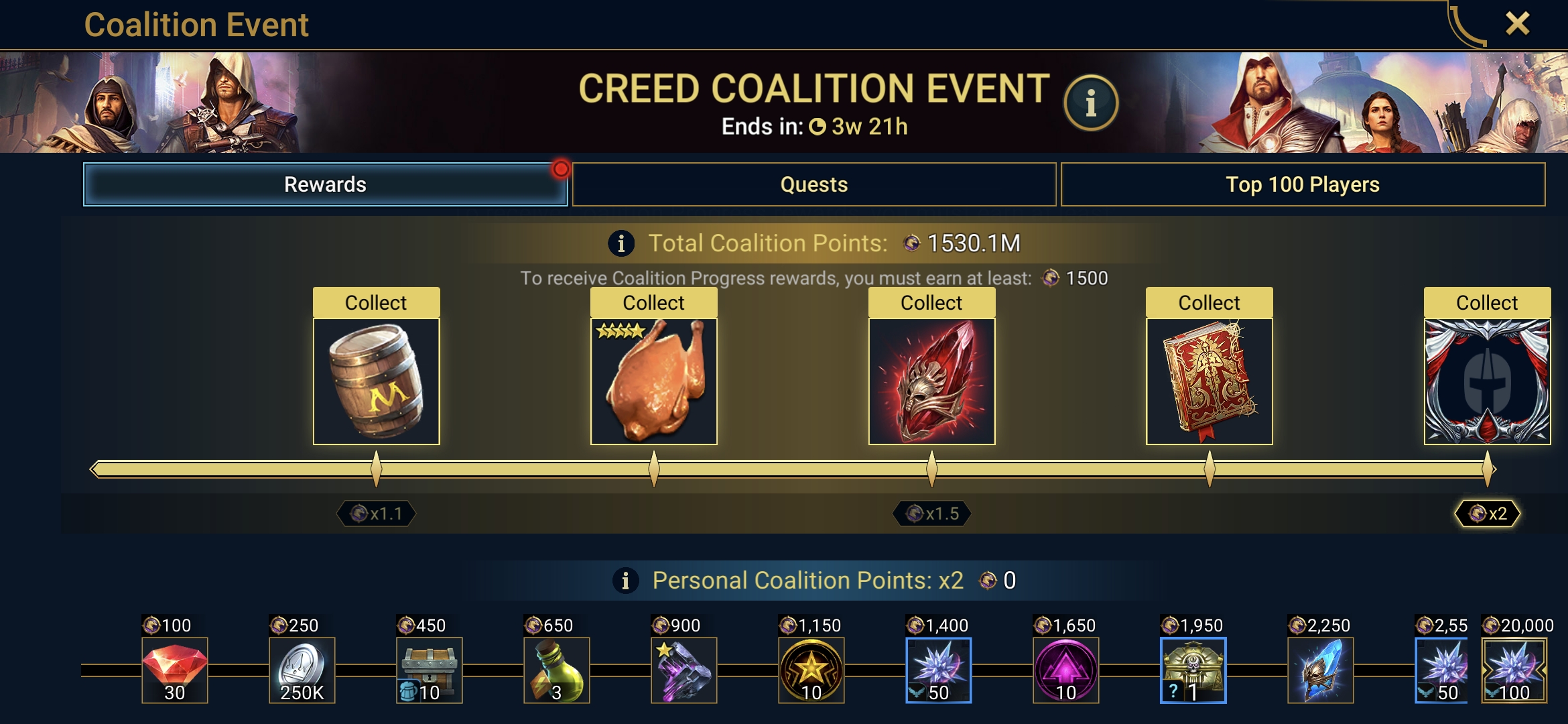Show Personal Coalition Points info

625,581
